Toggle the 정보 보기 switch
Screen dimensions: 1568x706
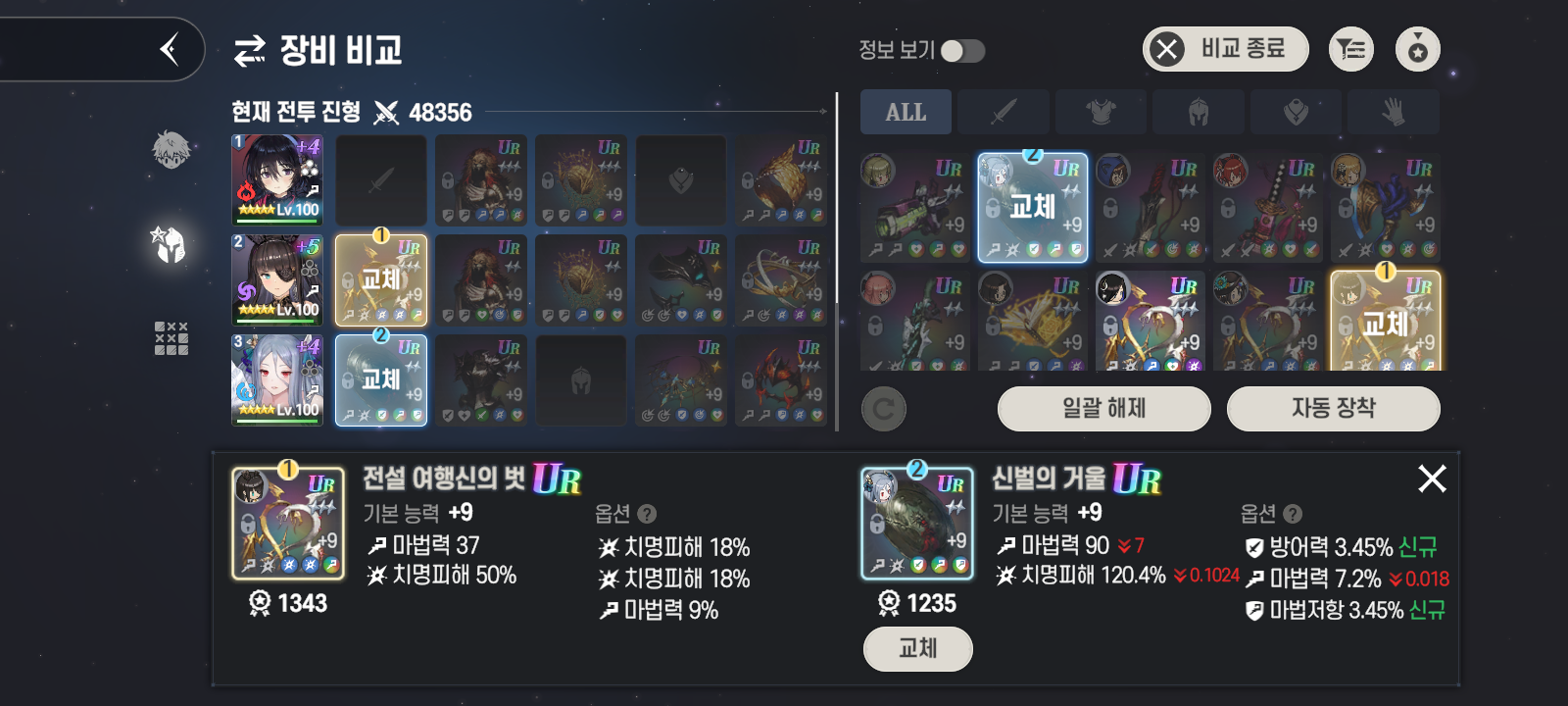[962, 51]
